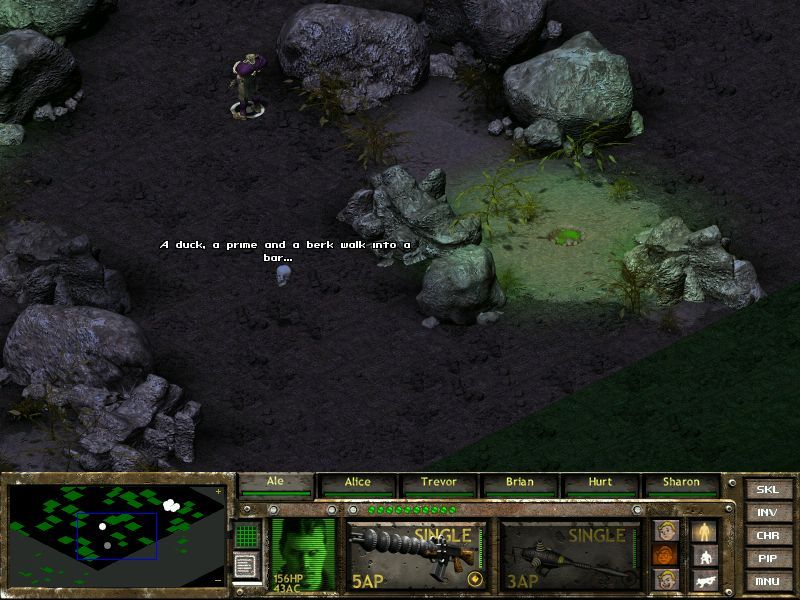Open the PIP Pip-Boy screen
Viewport: 800px width, 600px height.
(x=767, y=558)
